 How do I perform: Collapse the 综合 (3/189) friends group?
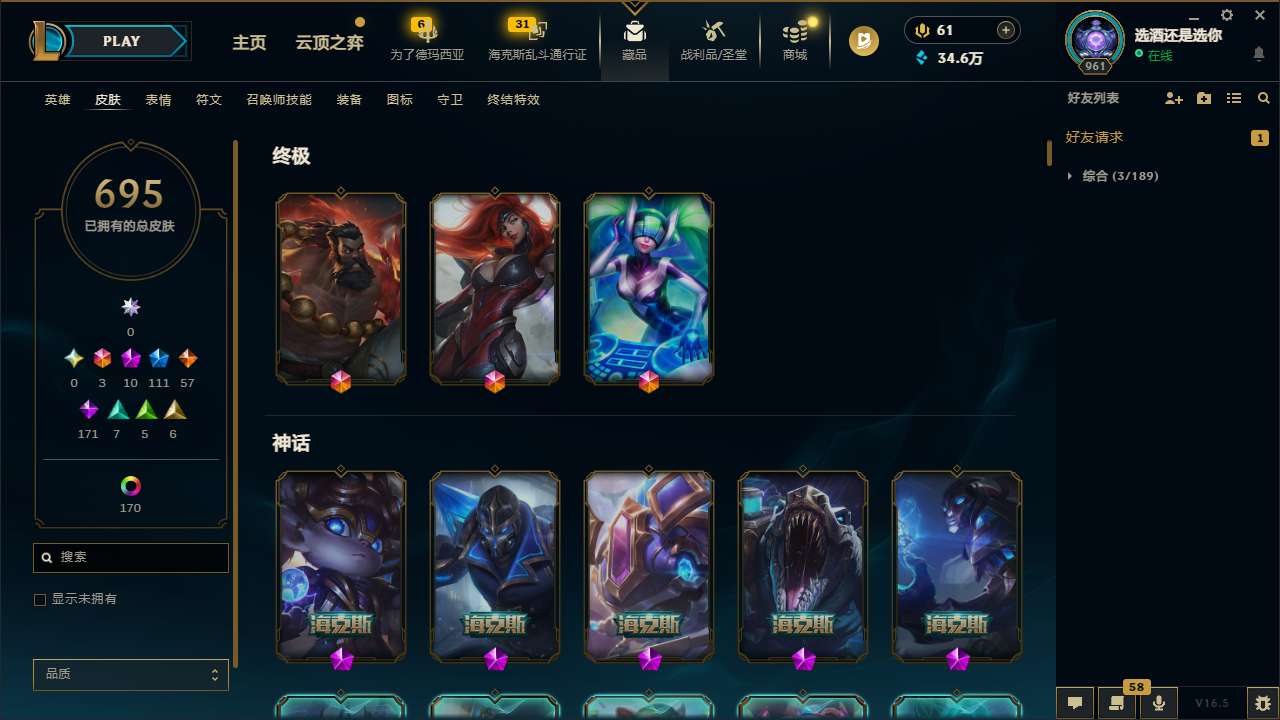(x=1070, y=175)
